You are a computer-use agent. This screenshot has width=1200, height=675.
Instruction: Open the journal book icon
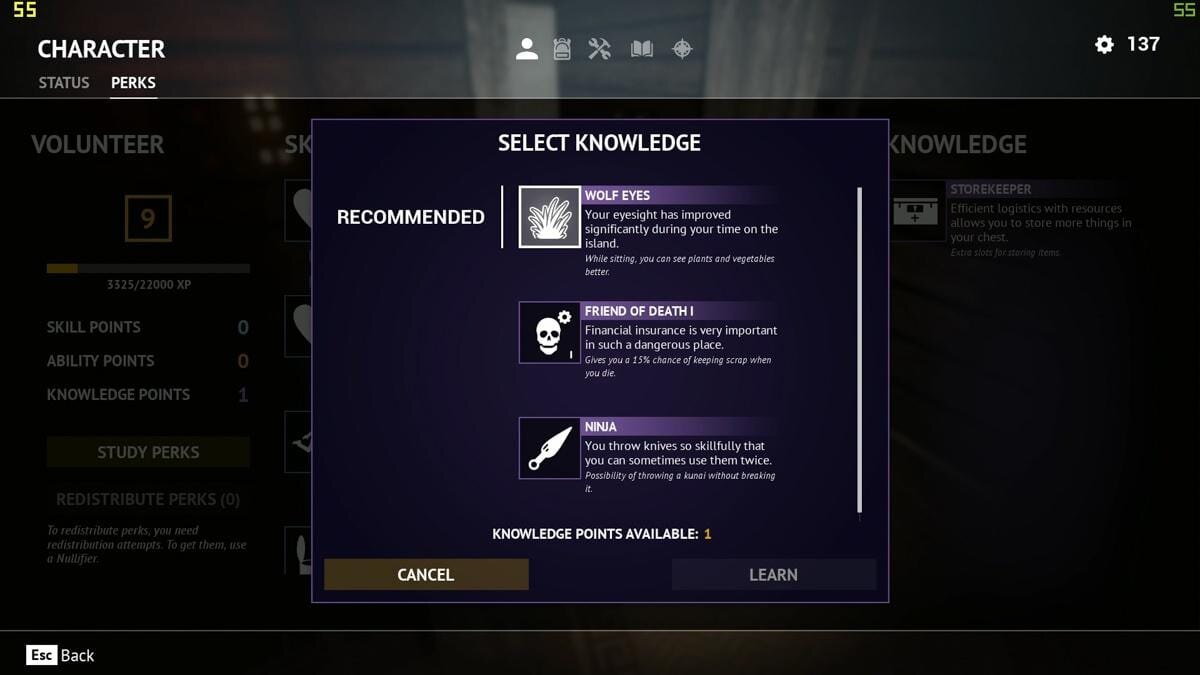tap(642, 49)
